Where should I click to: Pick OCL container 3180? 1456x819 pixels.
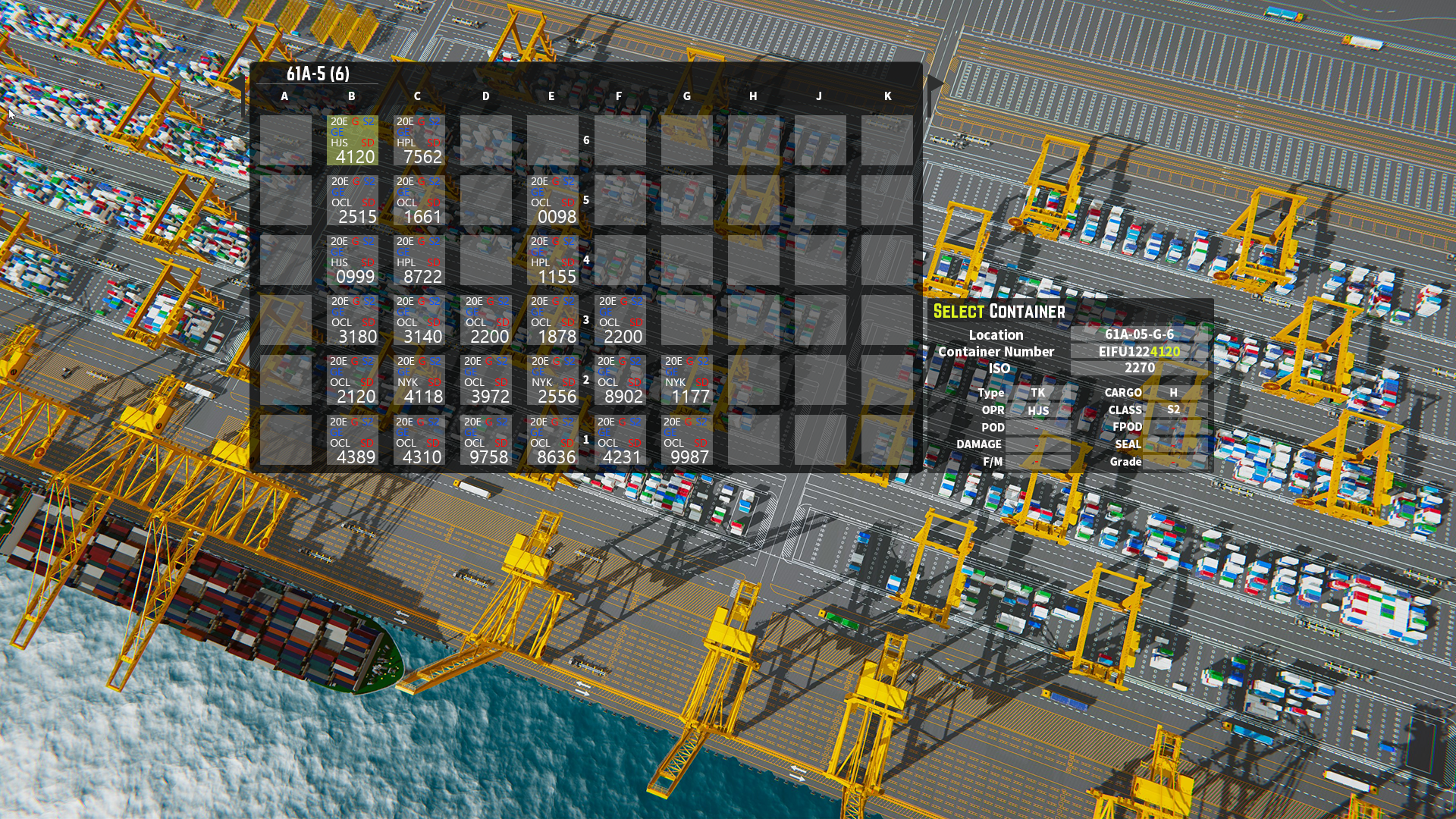[352, 320]
